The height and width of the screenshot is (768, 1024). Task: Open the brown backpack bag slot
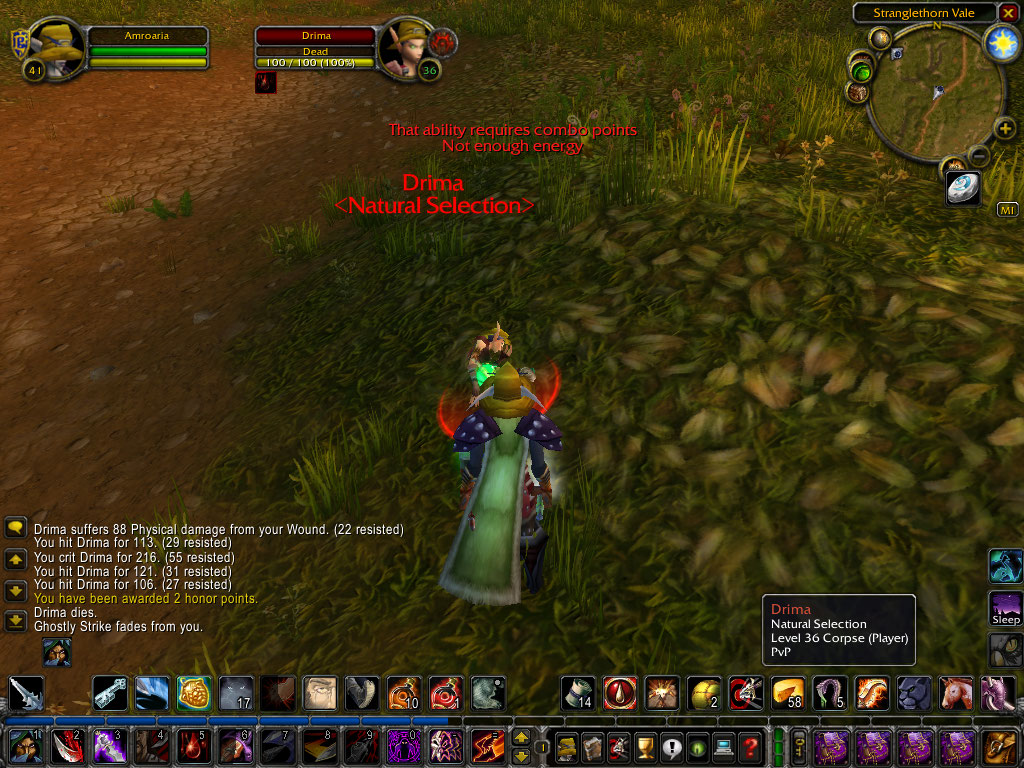[x=1000, y=746]
